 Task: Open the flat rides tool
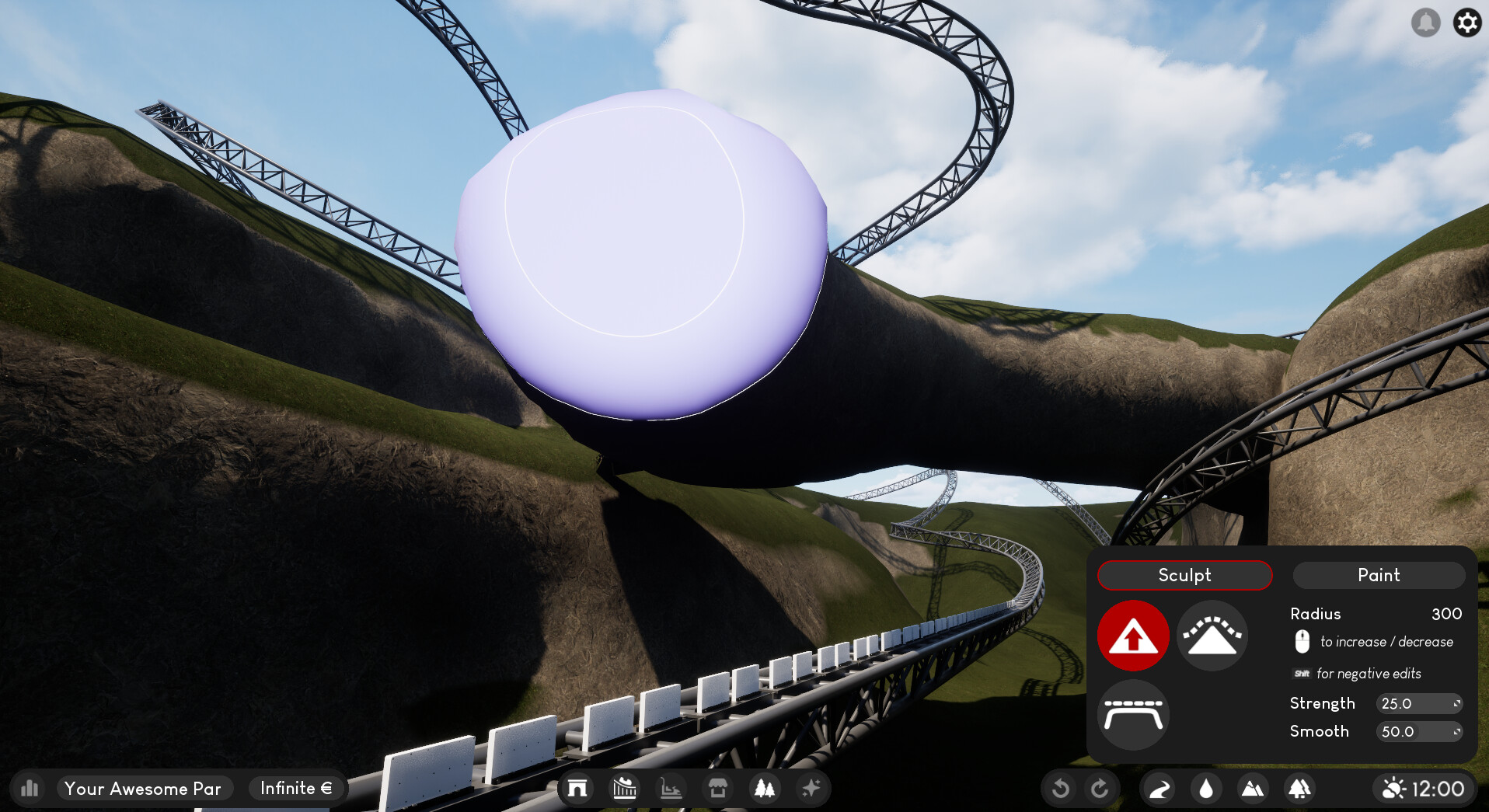[671, 788]
